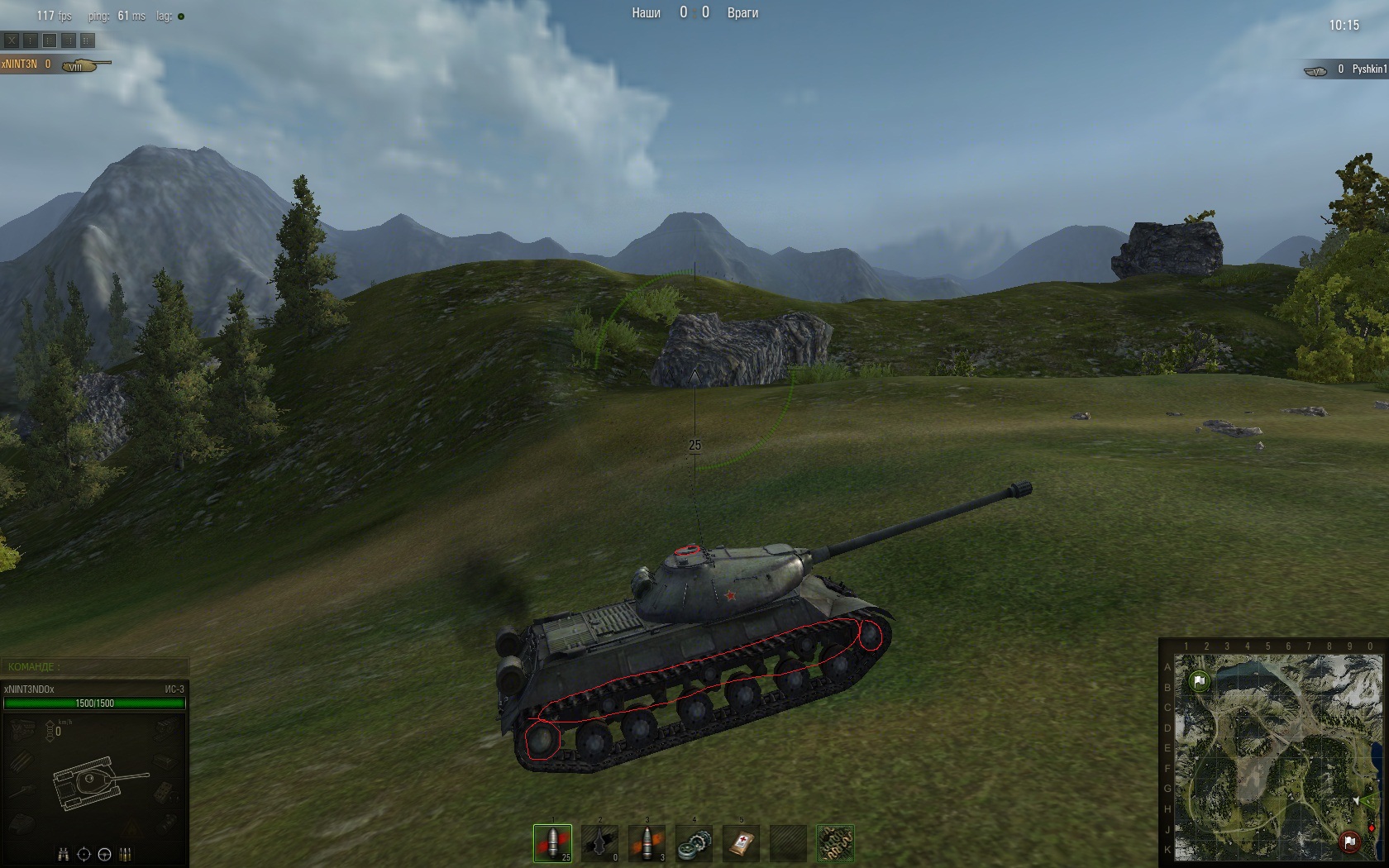Switch player list to the highlighted medium view
1389x868 pixels.
pyautogui.click(x=50, y=41)
